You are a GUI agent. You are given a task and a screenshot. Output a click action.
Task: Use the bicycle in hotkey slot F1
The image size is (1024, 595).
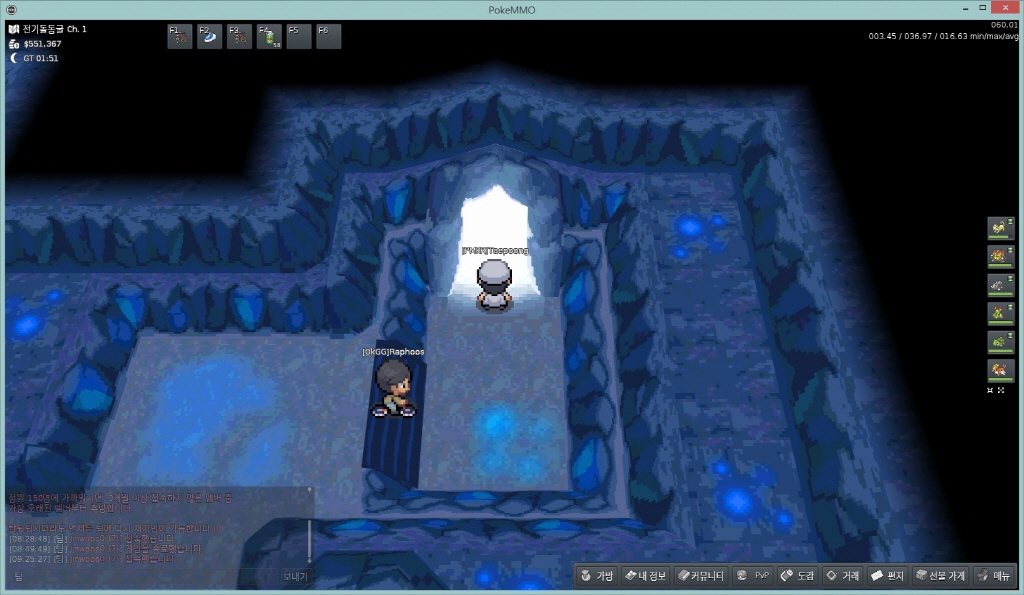[x=180, y=37]
